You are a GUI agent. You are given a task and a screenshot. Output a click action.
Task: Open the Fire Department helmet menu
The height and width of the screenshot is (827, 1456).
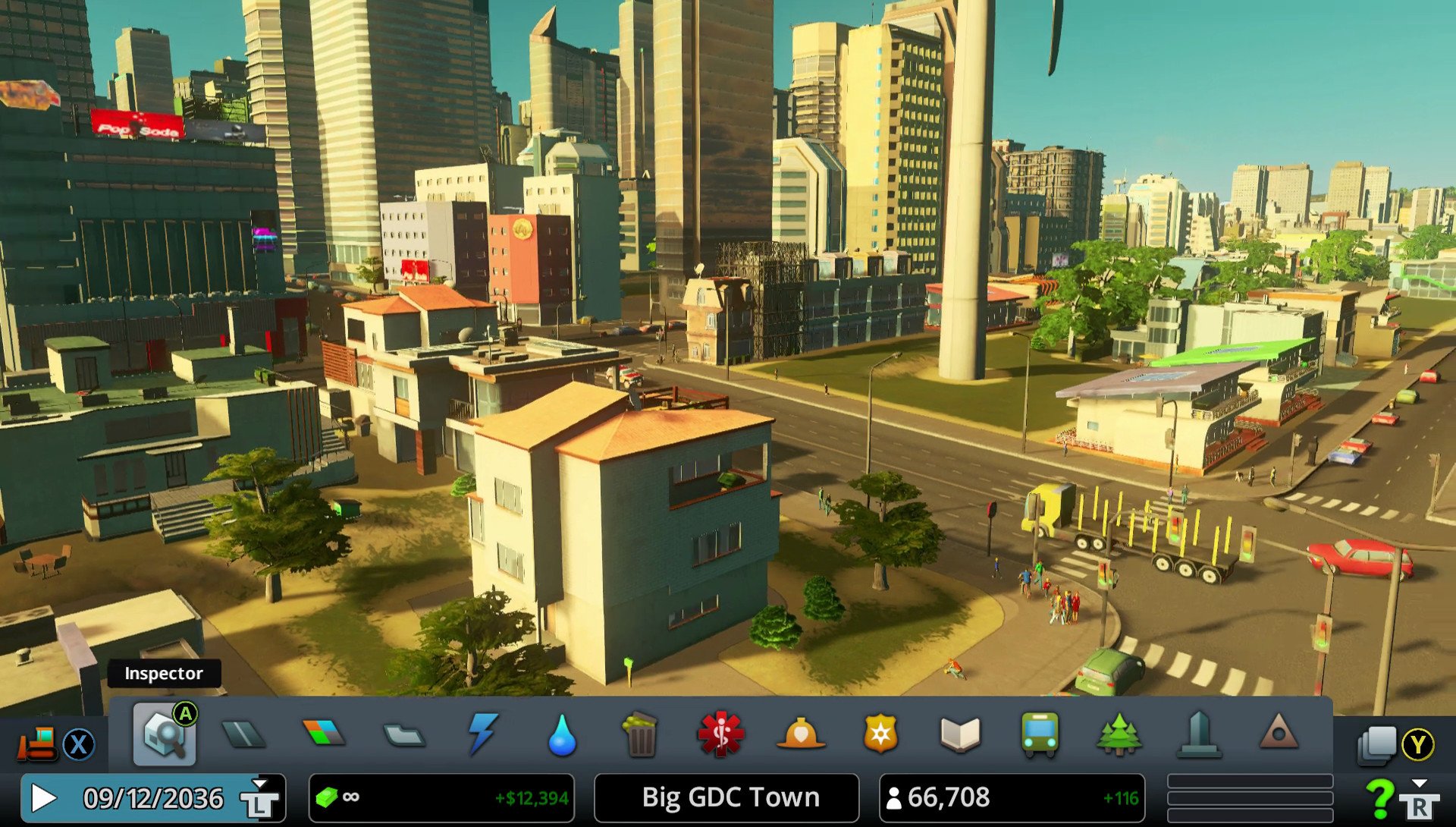(x=801, y=734)
